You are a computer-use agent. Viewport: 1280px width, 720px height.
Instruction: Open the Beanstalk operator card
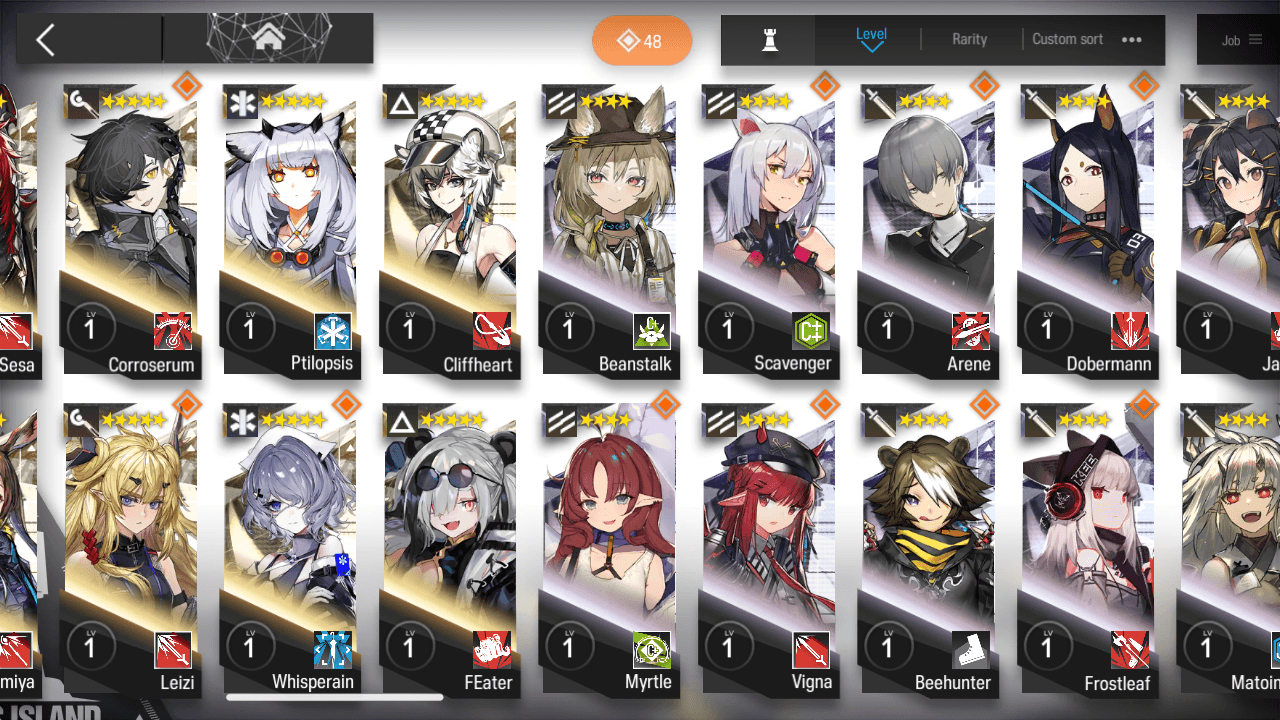click(609, 230)
